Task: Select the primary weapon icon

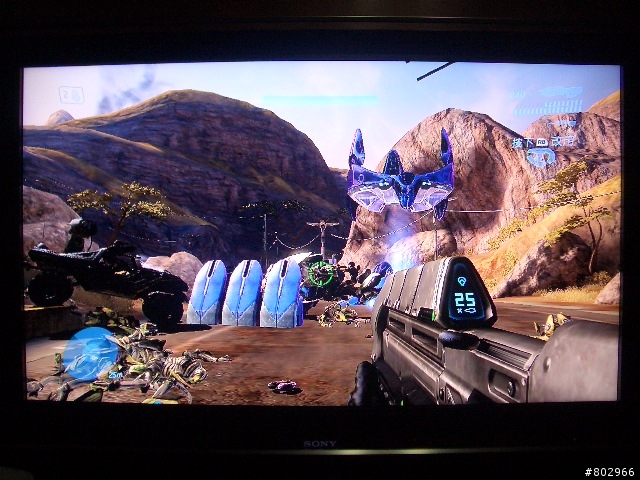Action: 558,94
